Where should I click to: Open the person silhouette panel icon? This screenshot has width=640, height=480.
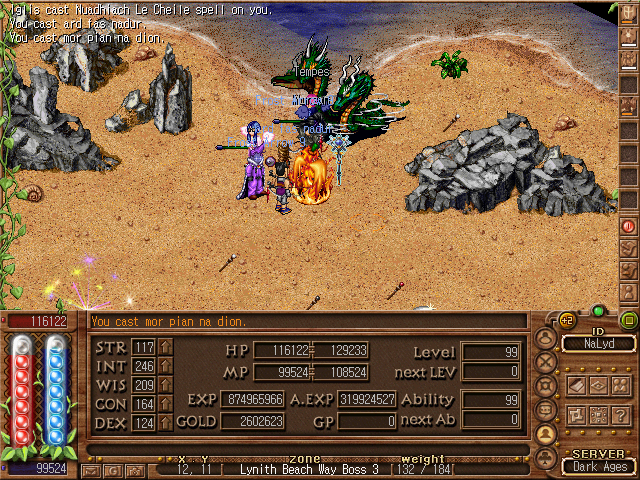(x=546, y=433)
